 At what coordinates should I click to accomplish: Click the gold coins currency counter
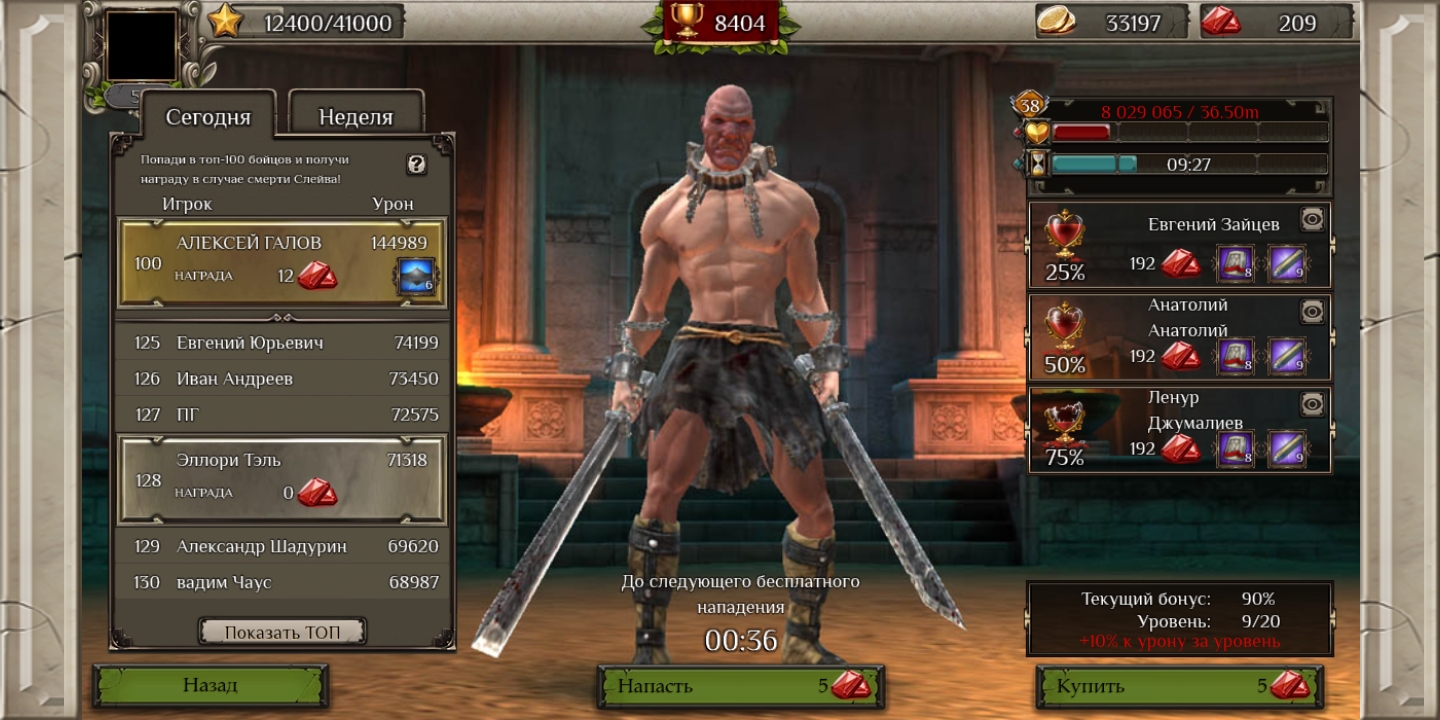tap(1110, 22)
